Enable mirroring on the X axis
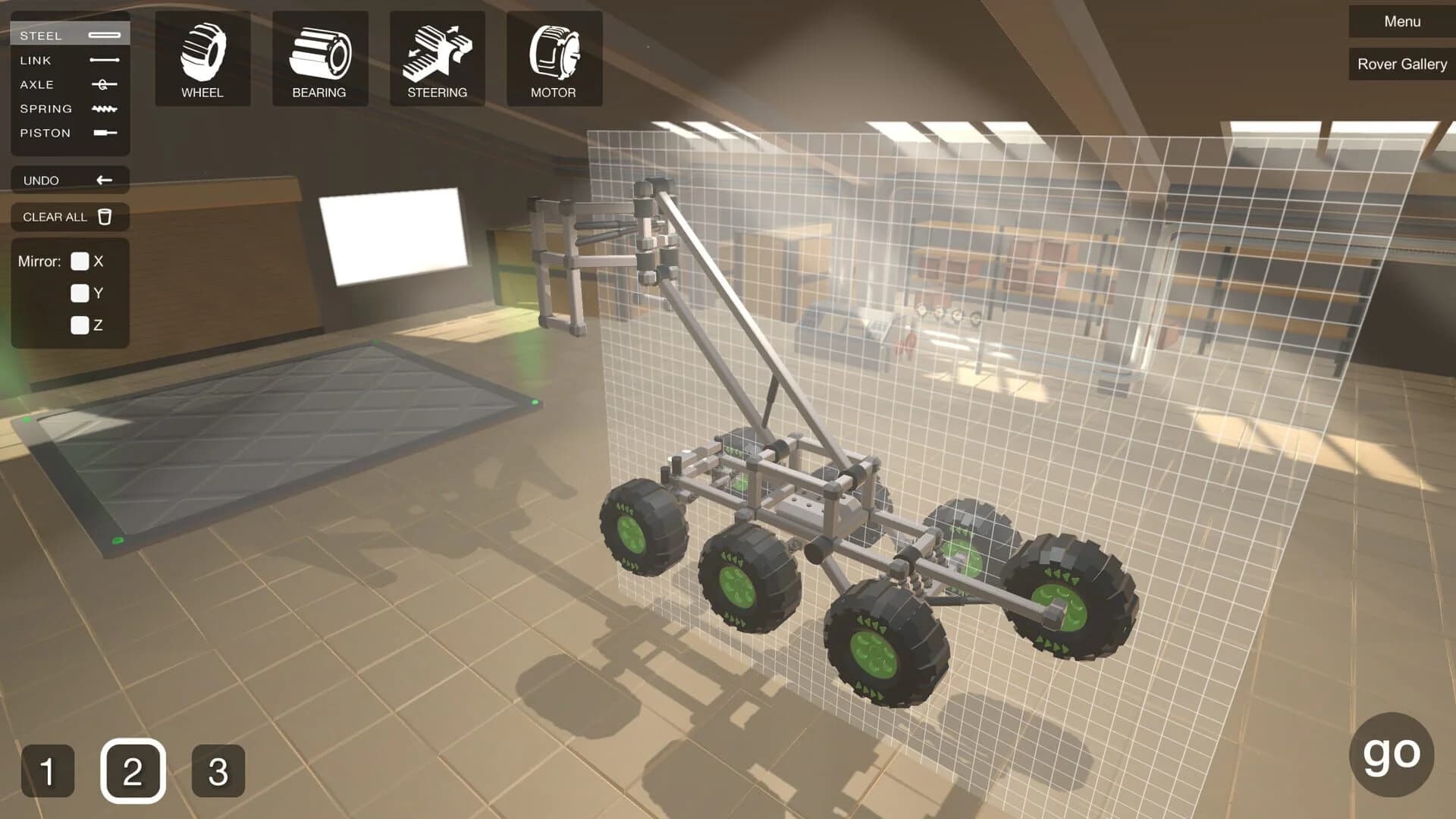Image resolution: width=1456 pixels, height=819 pixels. pos(80,262)
